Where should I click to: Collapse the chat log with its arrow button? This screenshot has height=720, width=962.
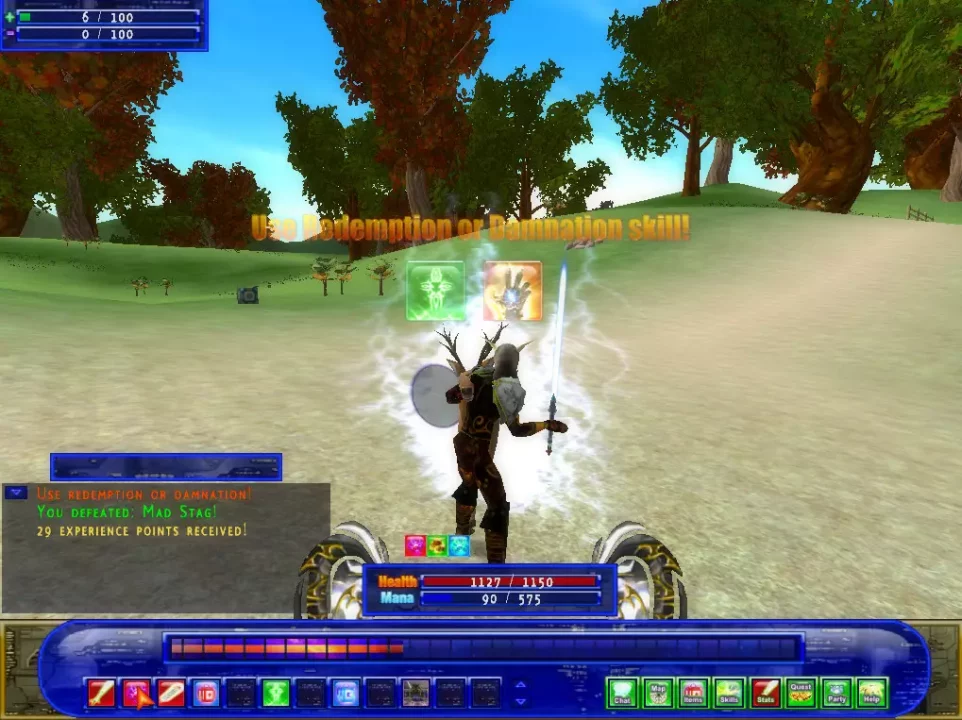tap(15, 492)
